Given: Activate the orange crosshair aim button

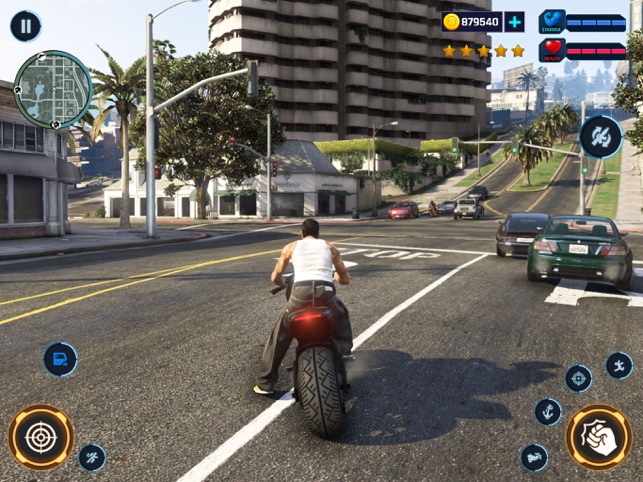Looking at the screenshot, I should [41, 437].
